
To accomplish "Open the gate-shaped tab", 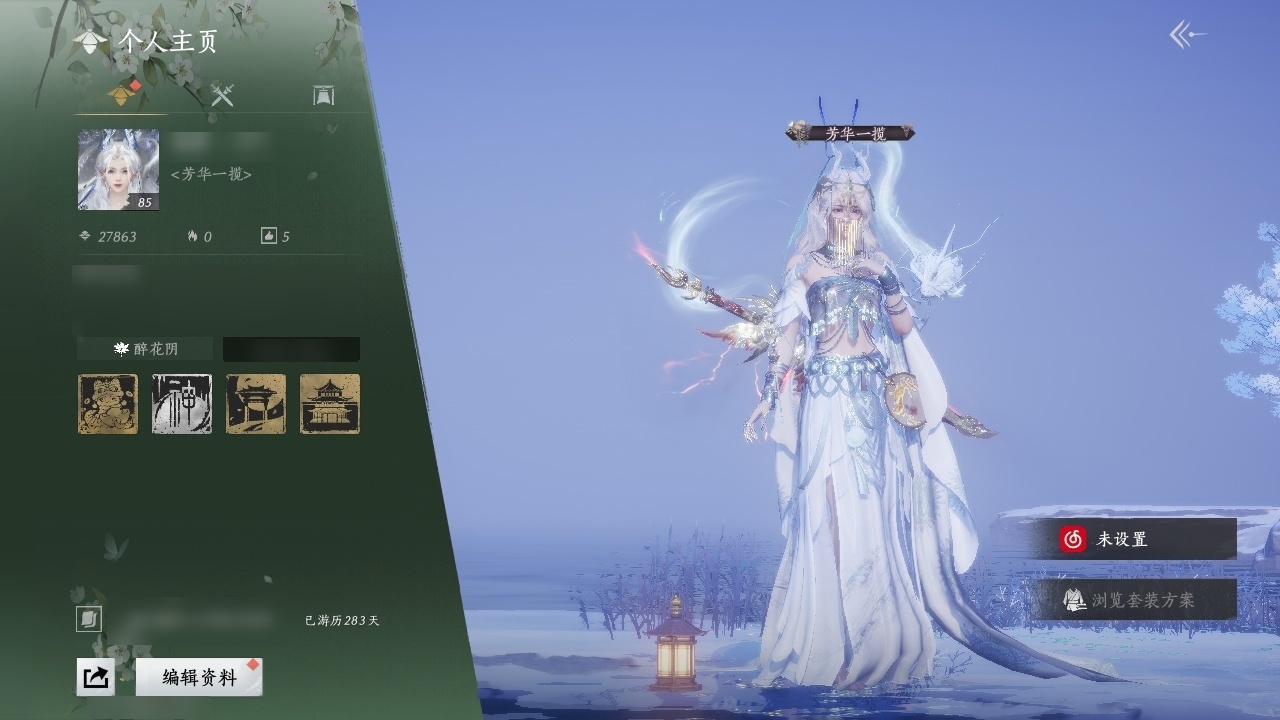I will 323,95.
